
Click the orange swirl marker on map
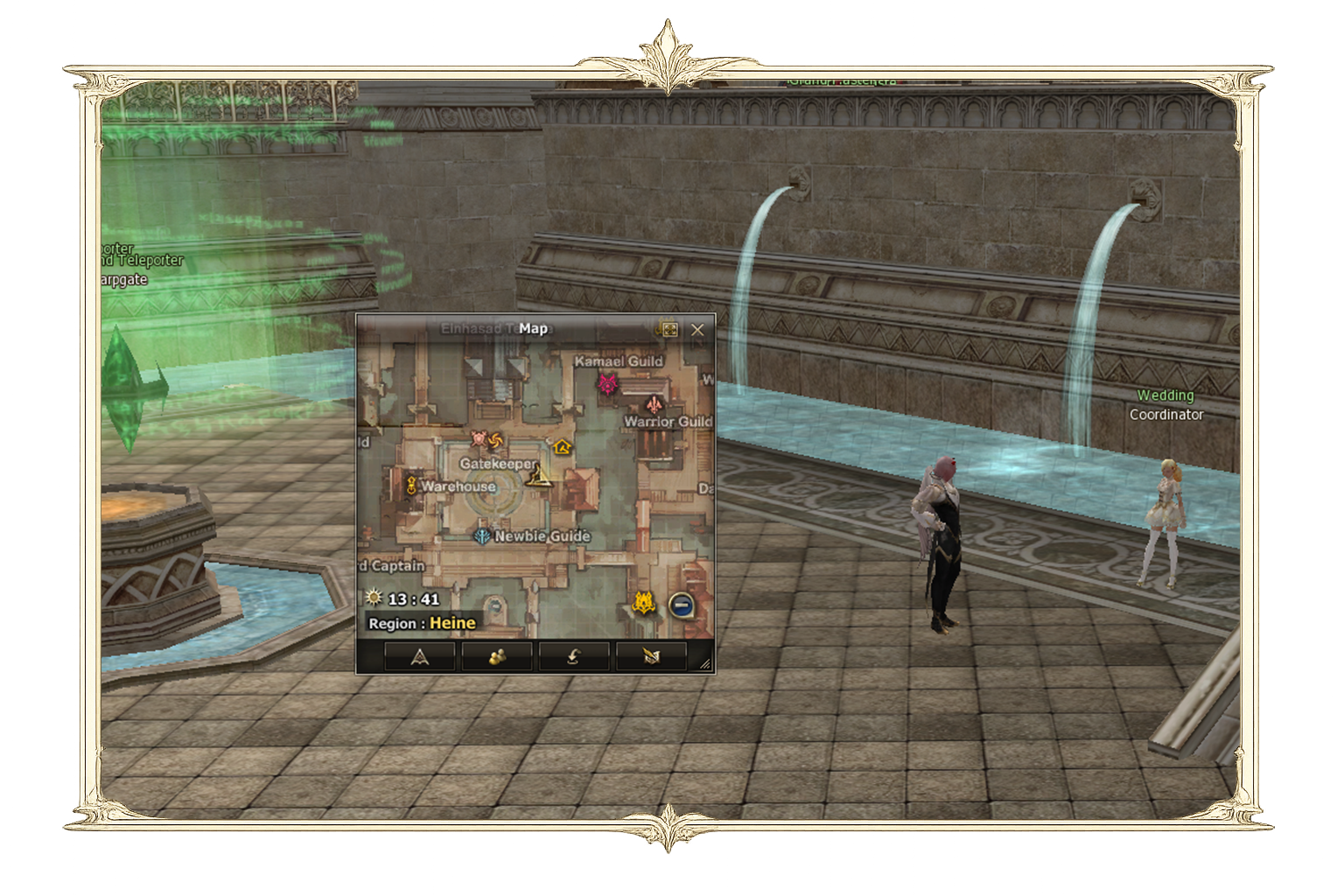pos(495,439)
